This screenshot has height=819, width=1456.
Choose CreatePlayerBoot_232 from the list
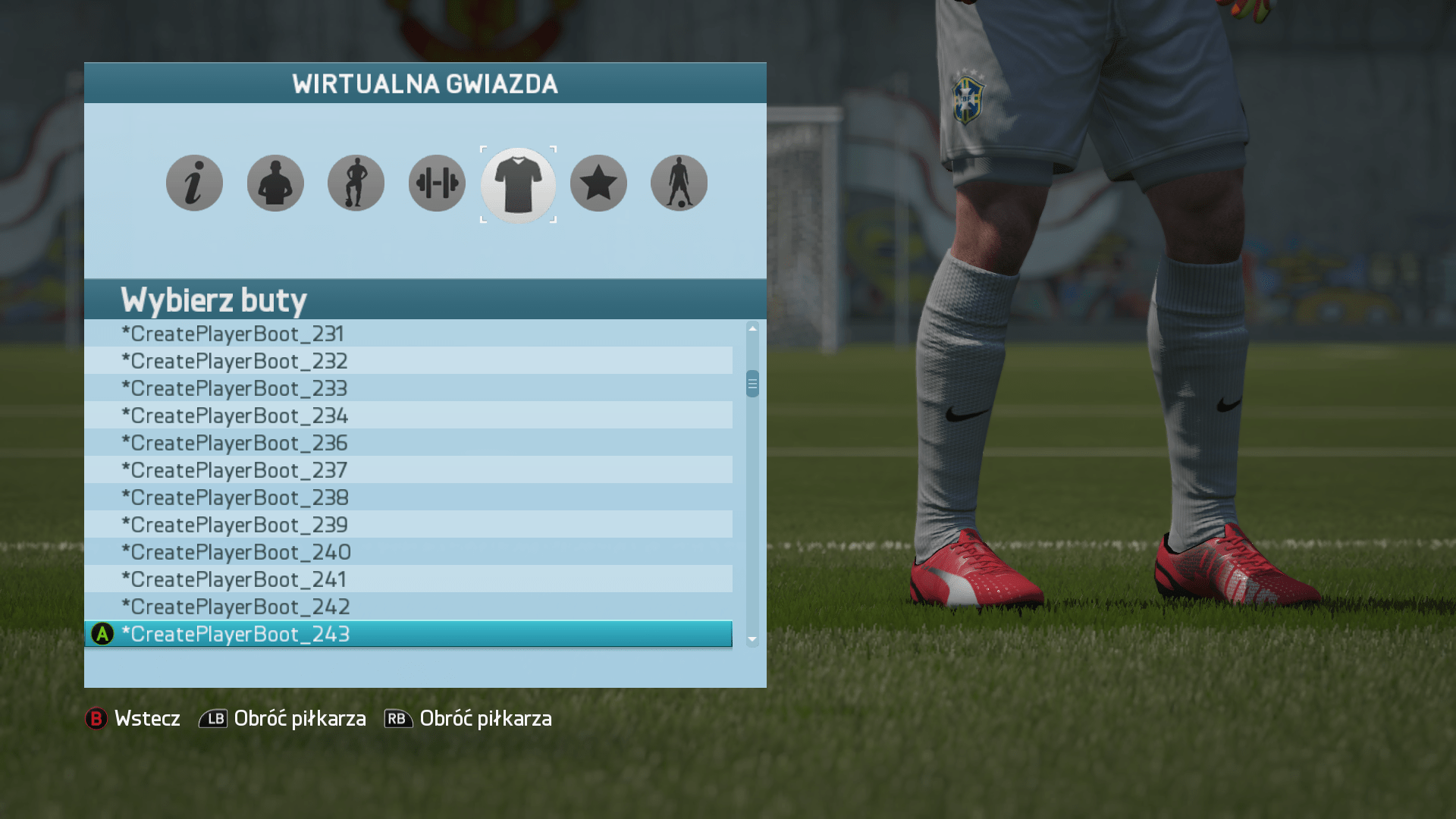[408, 361]
